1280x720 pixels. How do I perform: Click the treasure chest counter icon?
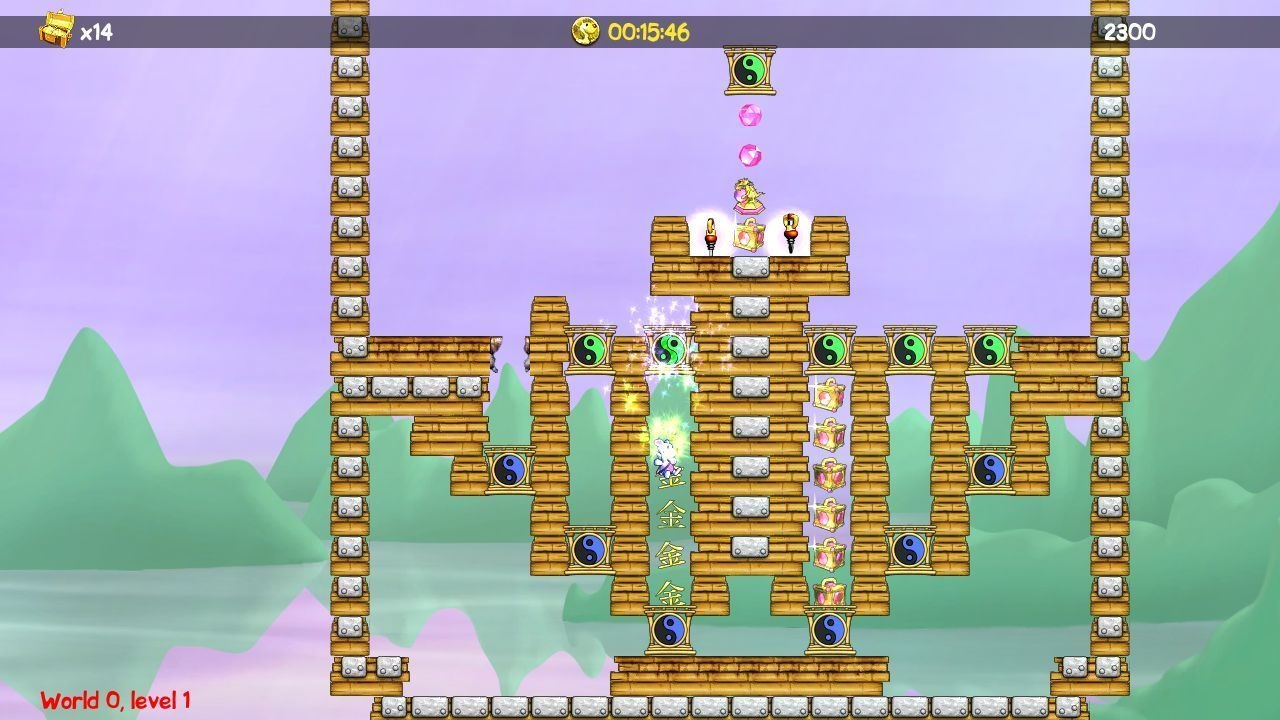pos(54,27)
